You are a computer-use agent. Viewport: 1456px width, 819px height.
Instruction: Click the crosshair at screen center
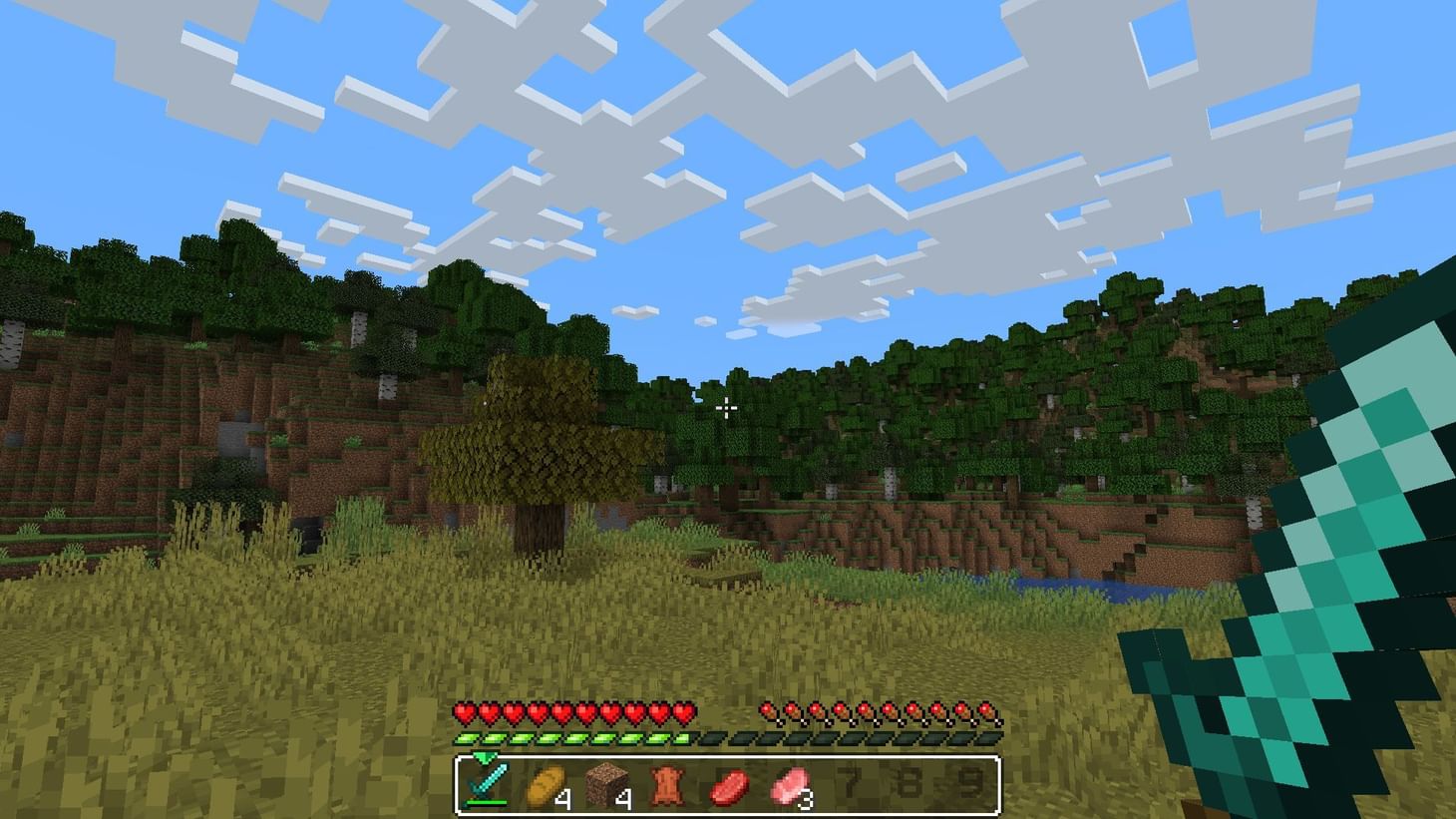(x=727, y=409)
